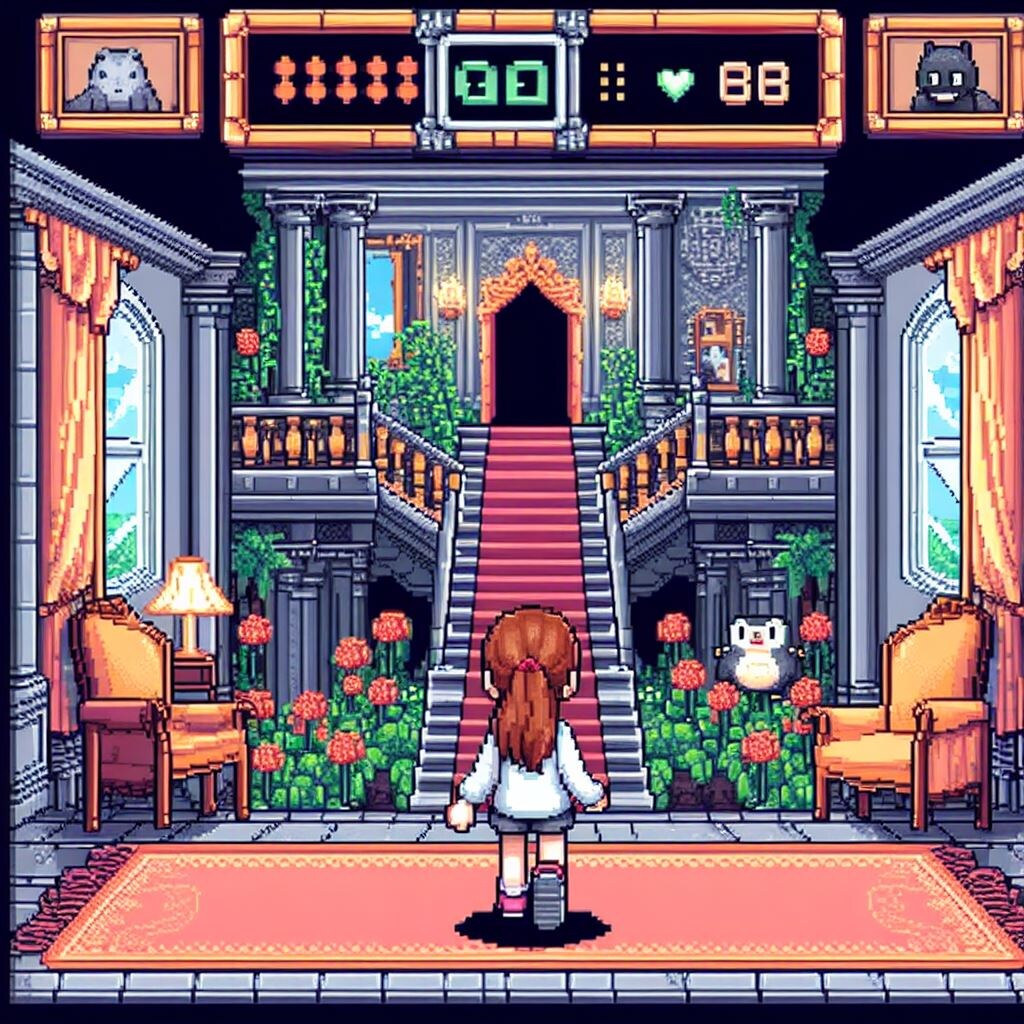This screenshot has width=1024, height=1024.
Task: Select the gray creature portrait
Action: coord(120,75)
